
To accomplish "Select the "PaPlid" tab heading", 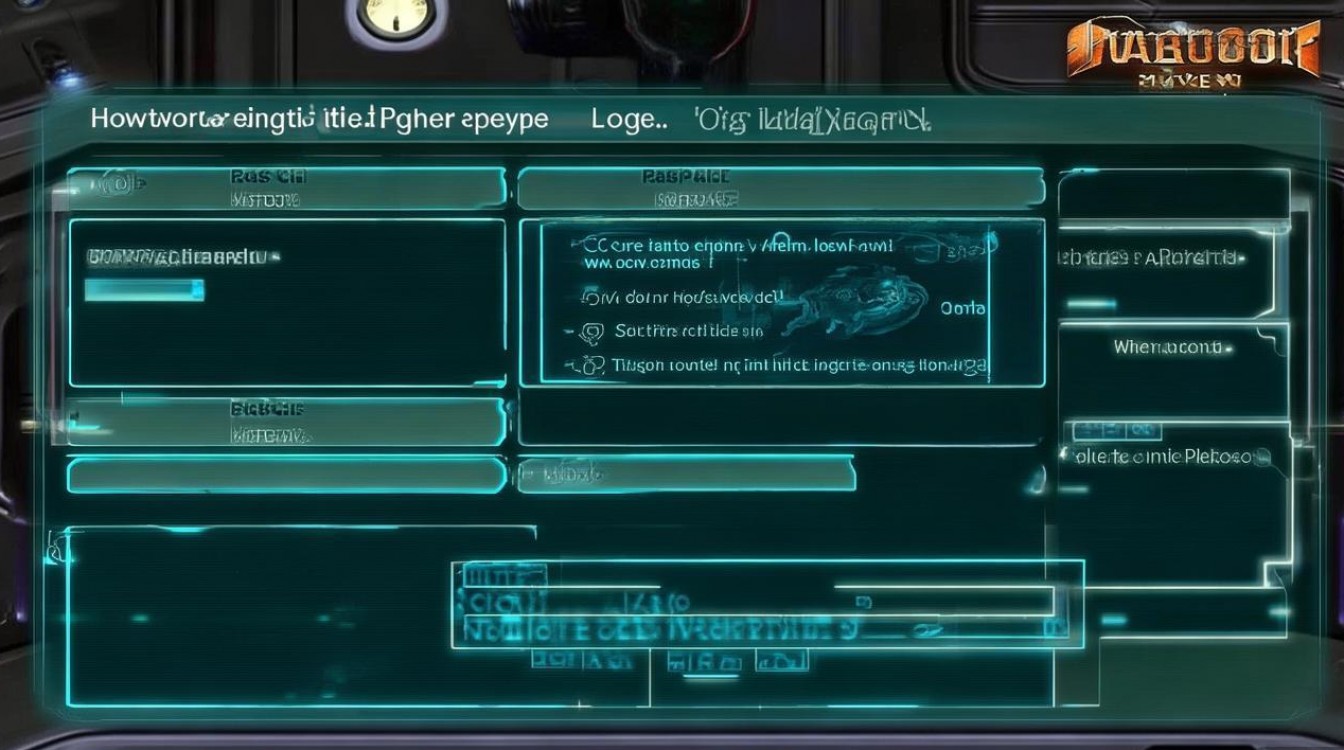I will [x=682, y=175].
